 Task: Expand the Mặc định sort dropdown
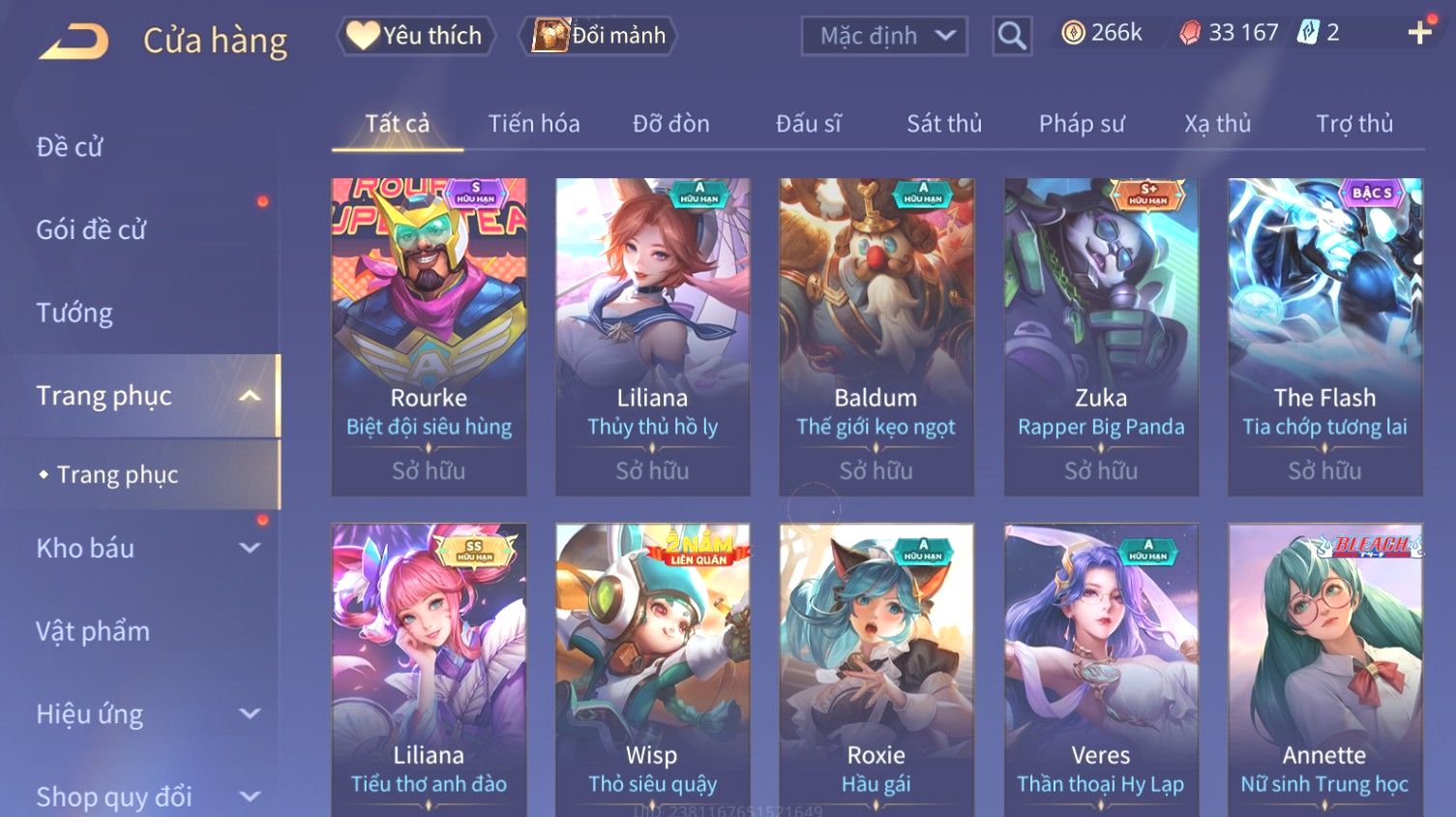pyautogui.click(x=884, y=36)
